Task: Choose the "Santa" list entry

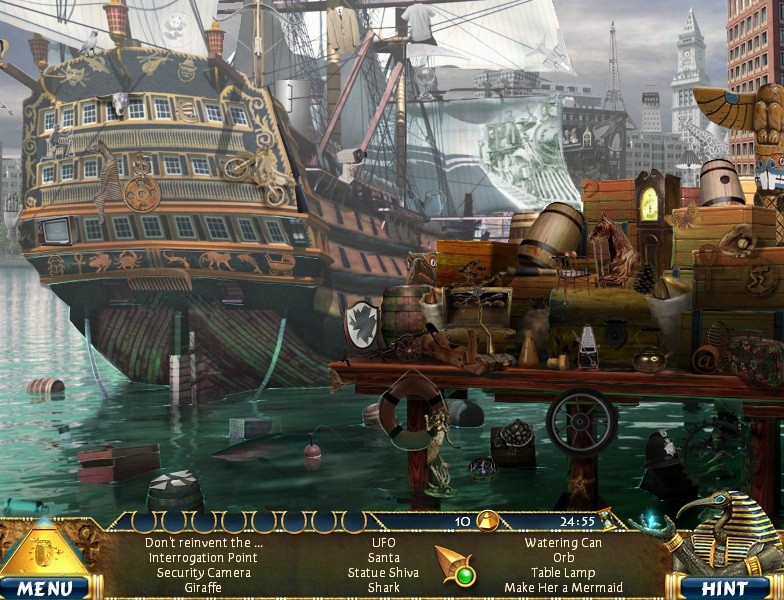Action: pos(383,558)
